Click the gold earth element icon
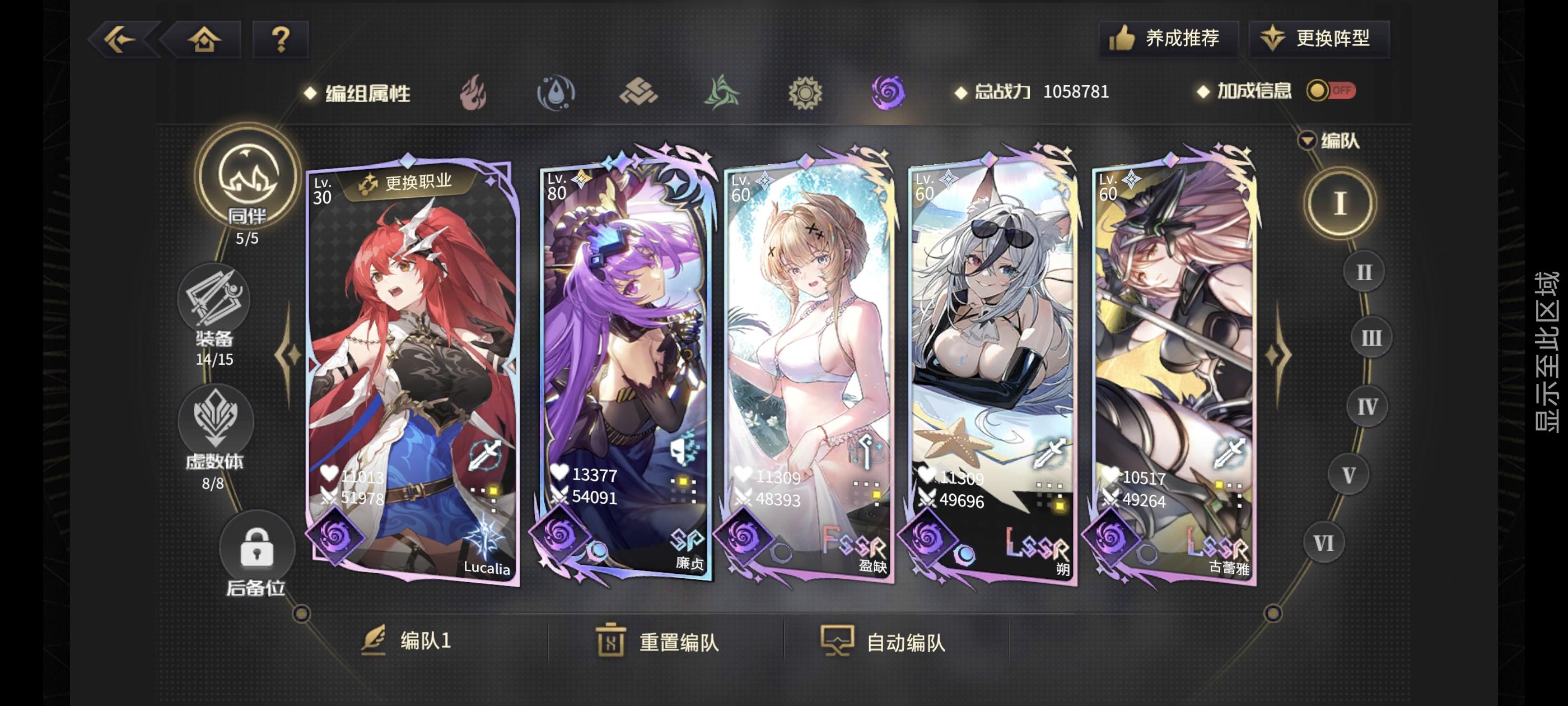The width and height of the screenshot is (1568, 706). (x=640, y=92)
